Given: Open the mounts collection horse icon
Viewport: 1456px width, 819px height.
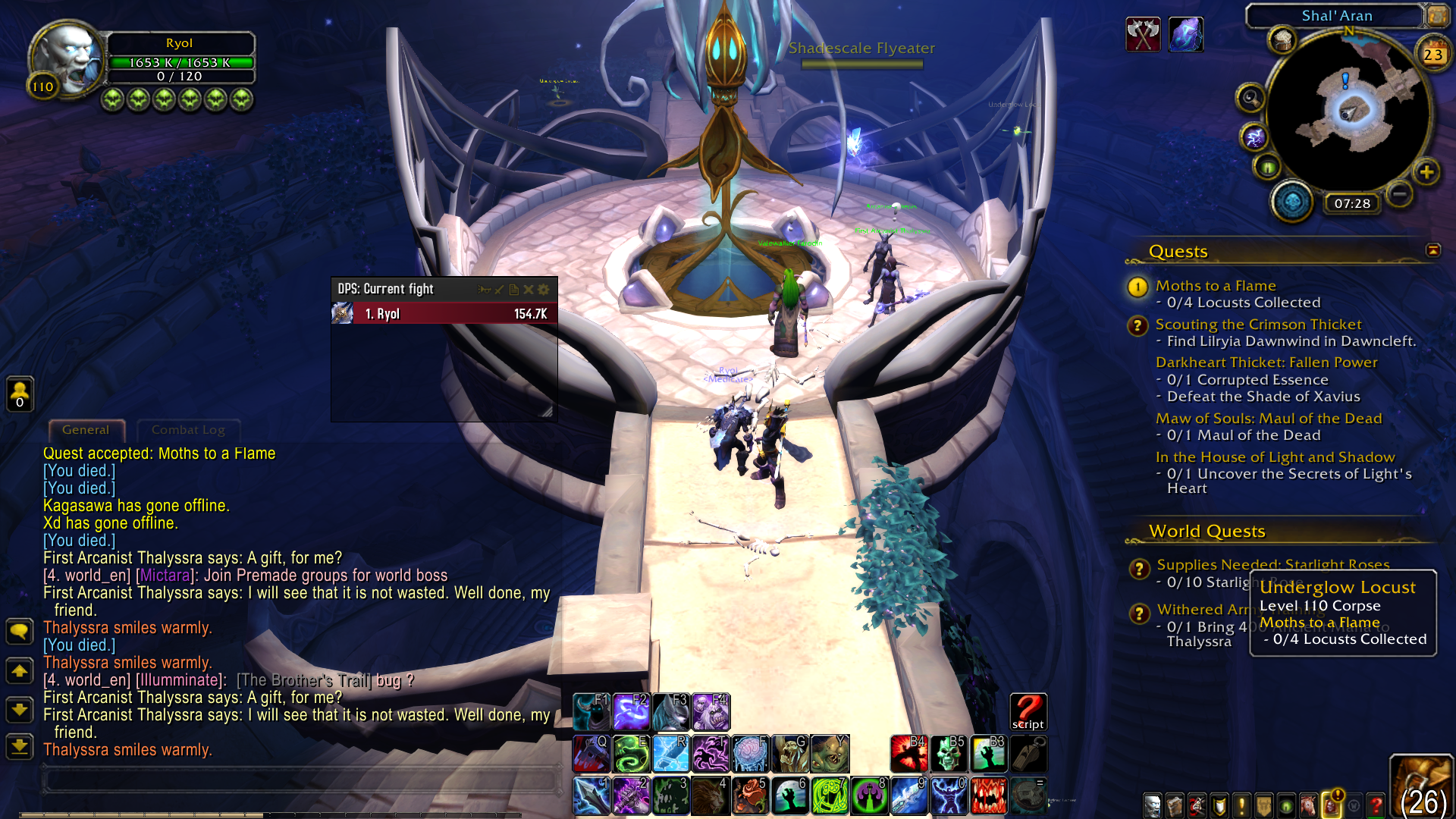Looking at the screenshot, I should [1308, 805].
